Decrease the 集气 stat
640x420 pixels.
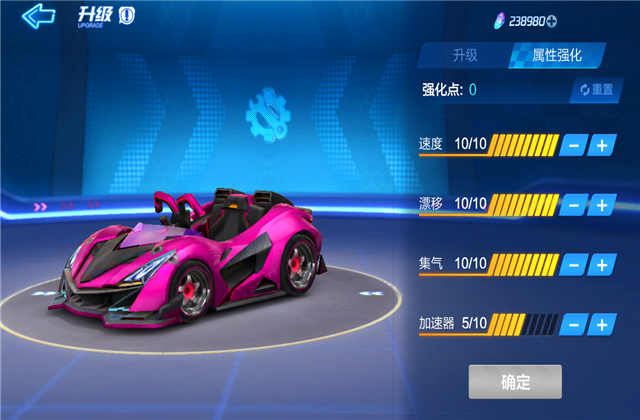[x=573, y=265]
